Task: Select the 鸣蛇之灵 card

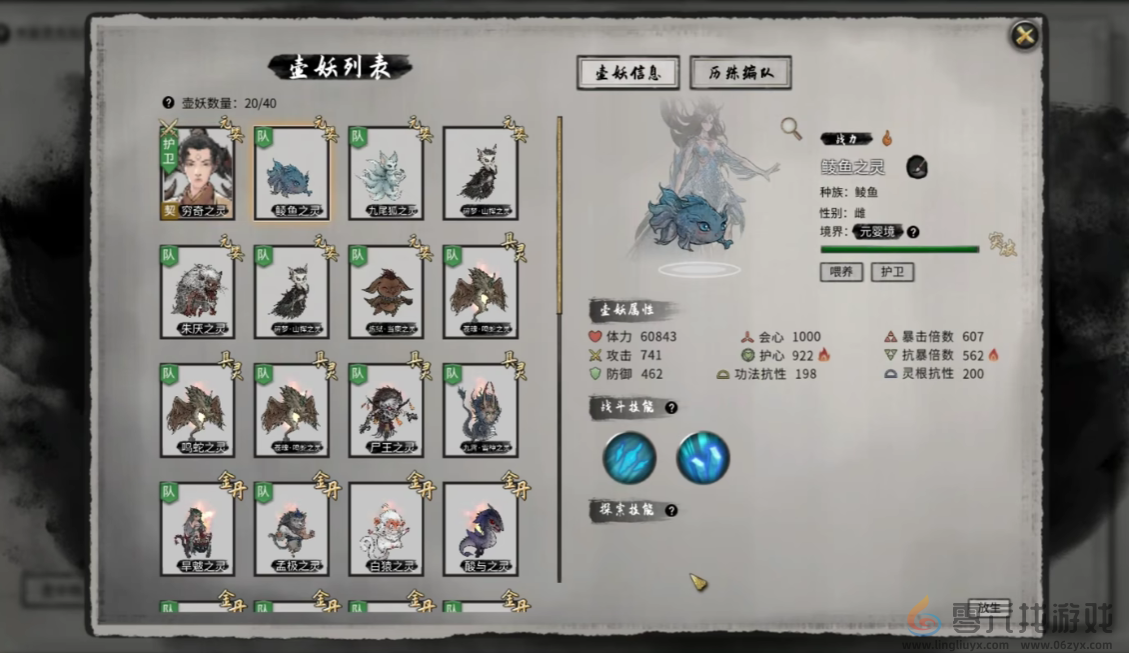Action: coord(198,411)
